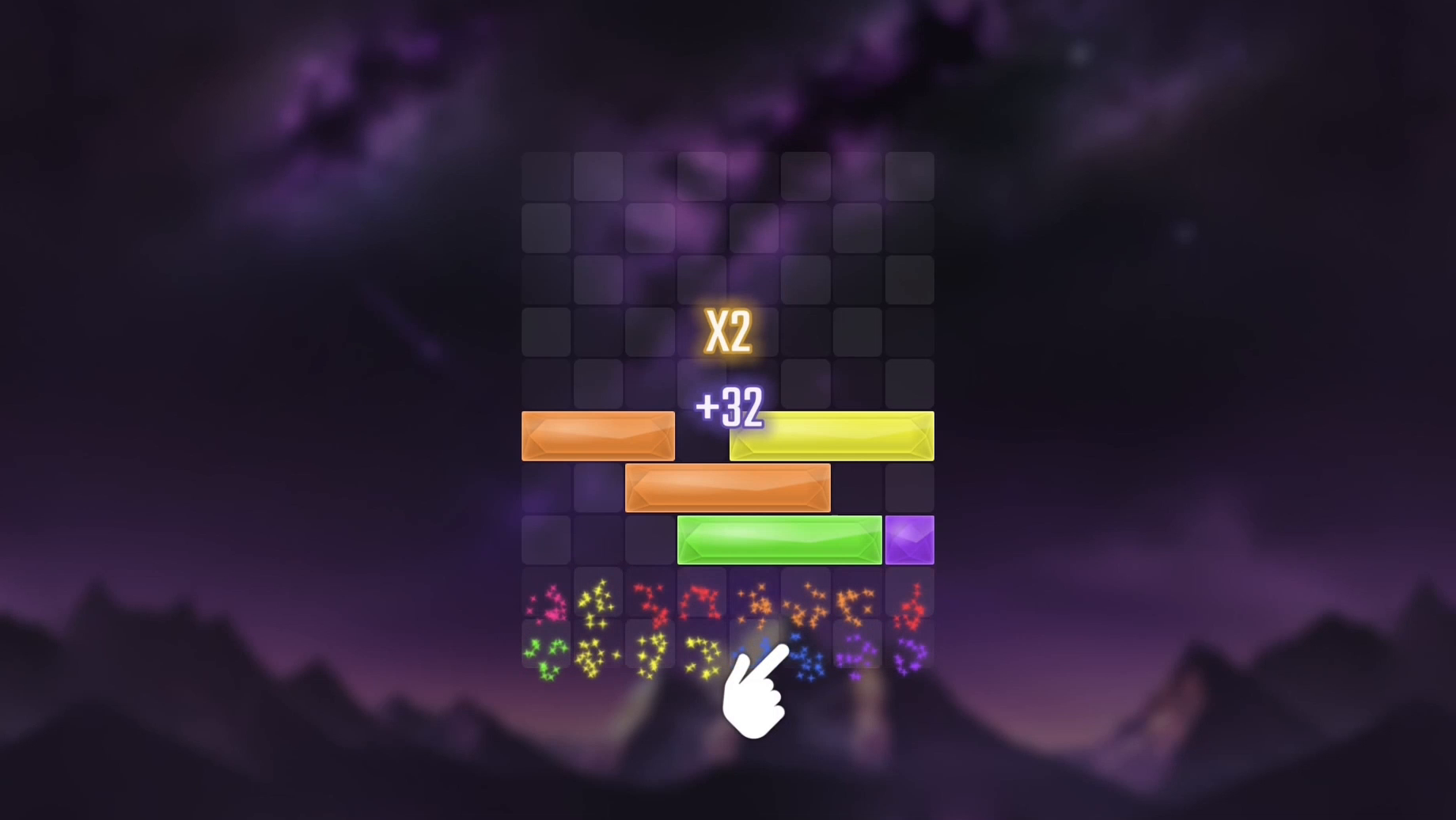
Task: Tap the X2 multiplier text
Action: pos(728,332)
